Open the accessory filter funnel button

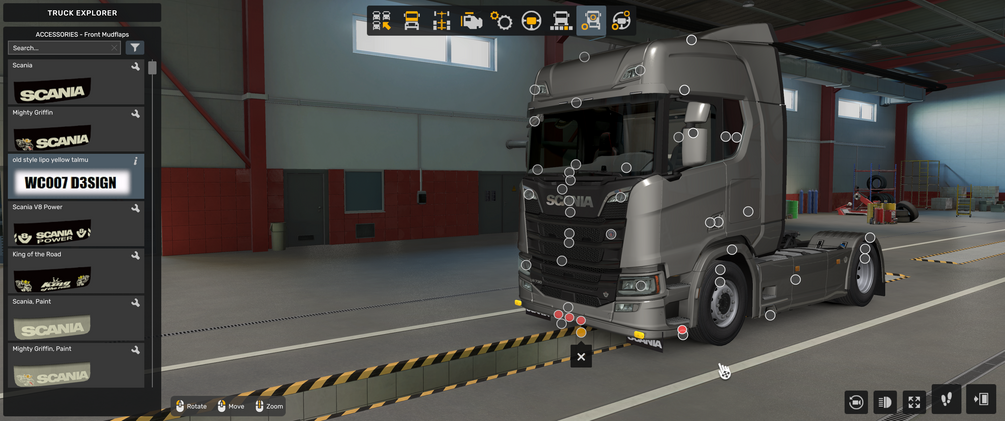(x=135, y=48)
